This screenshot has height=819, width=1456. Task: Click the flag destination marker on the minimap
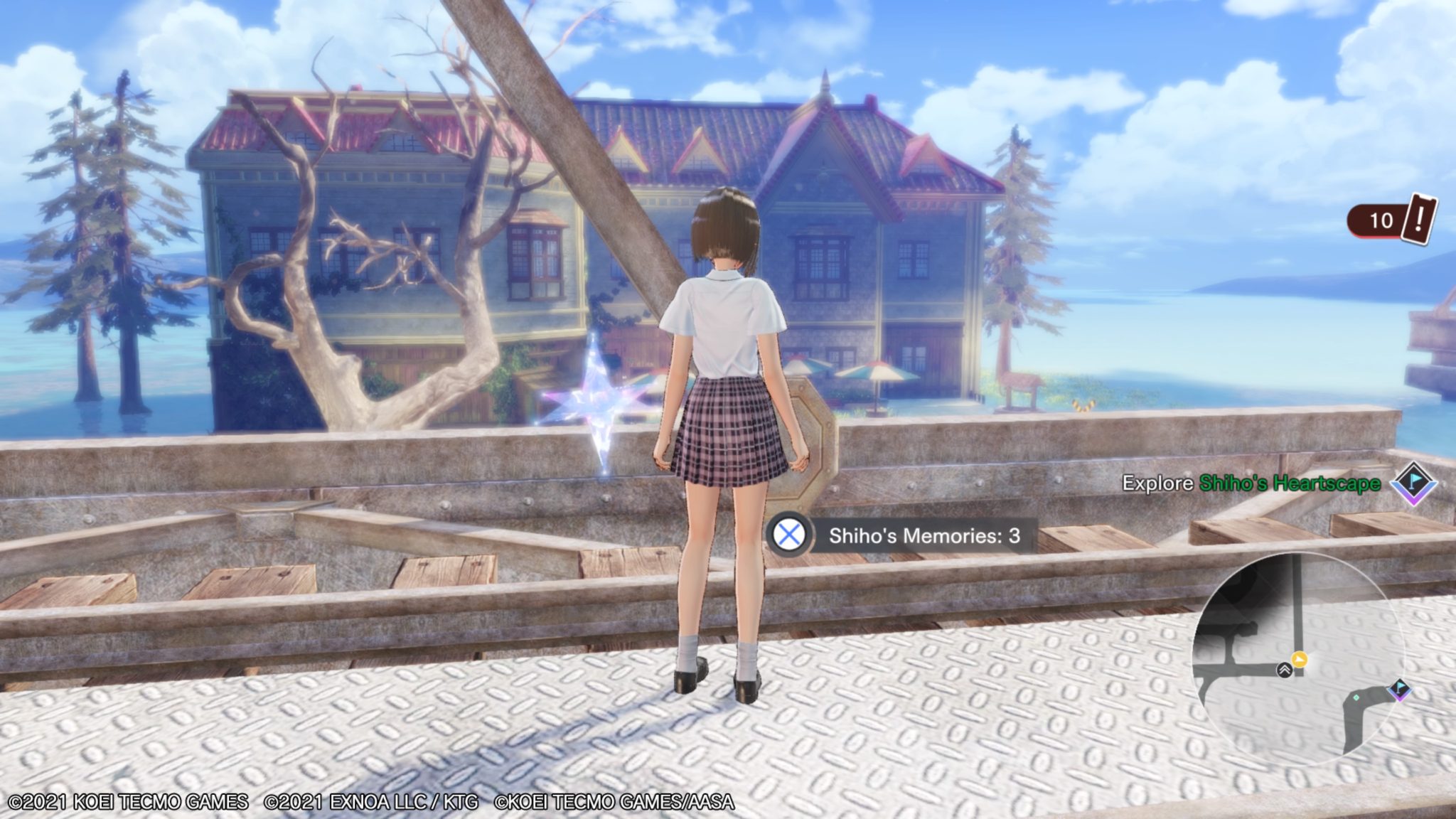click(1400, 690)
